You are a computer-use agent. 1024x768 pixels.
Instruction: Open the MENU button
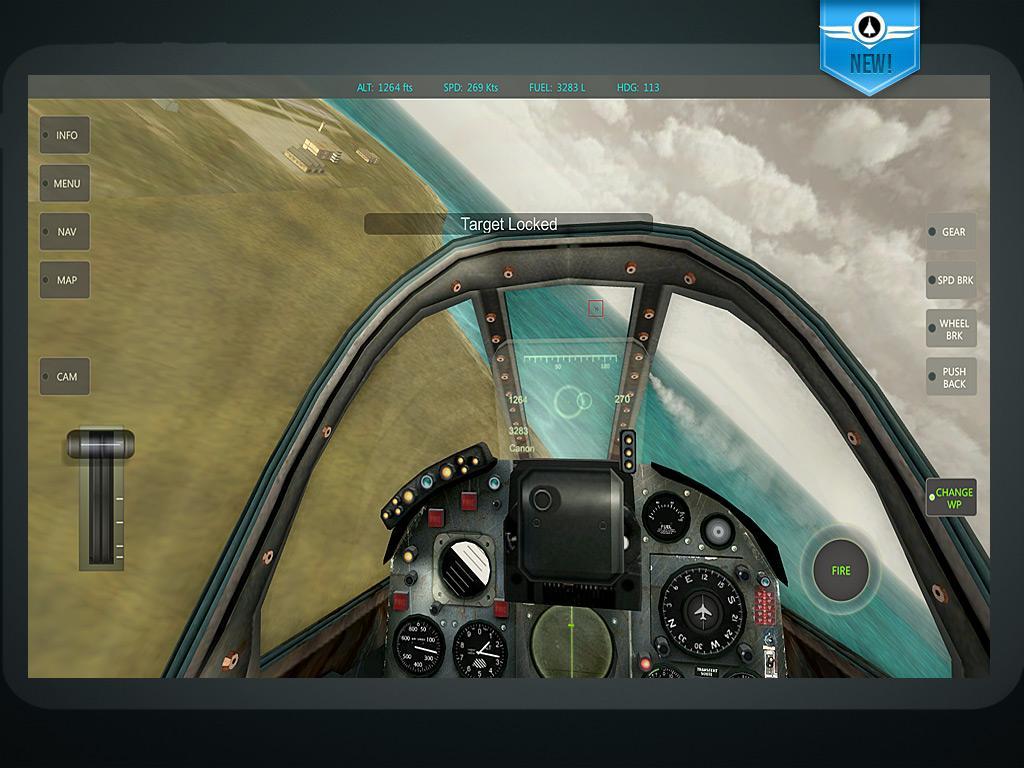click(x=65, y=183)
